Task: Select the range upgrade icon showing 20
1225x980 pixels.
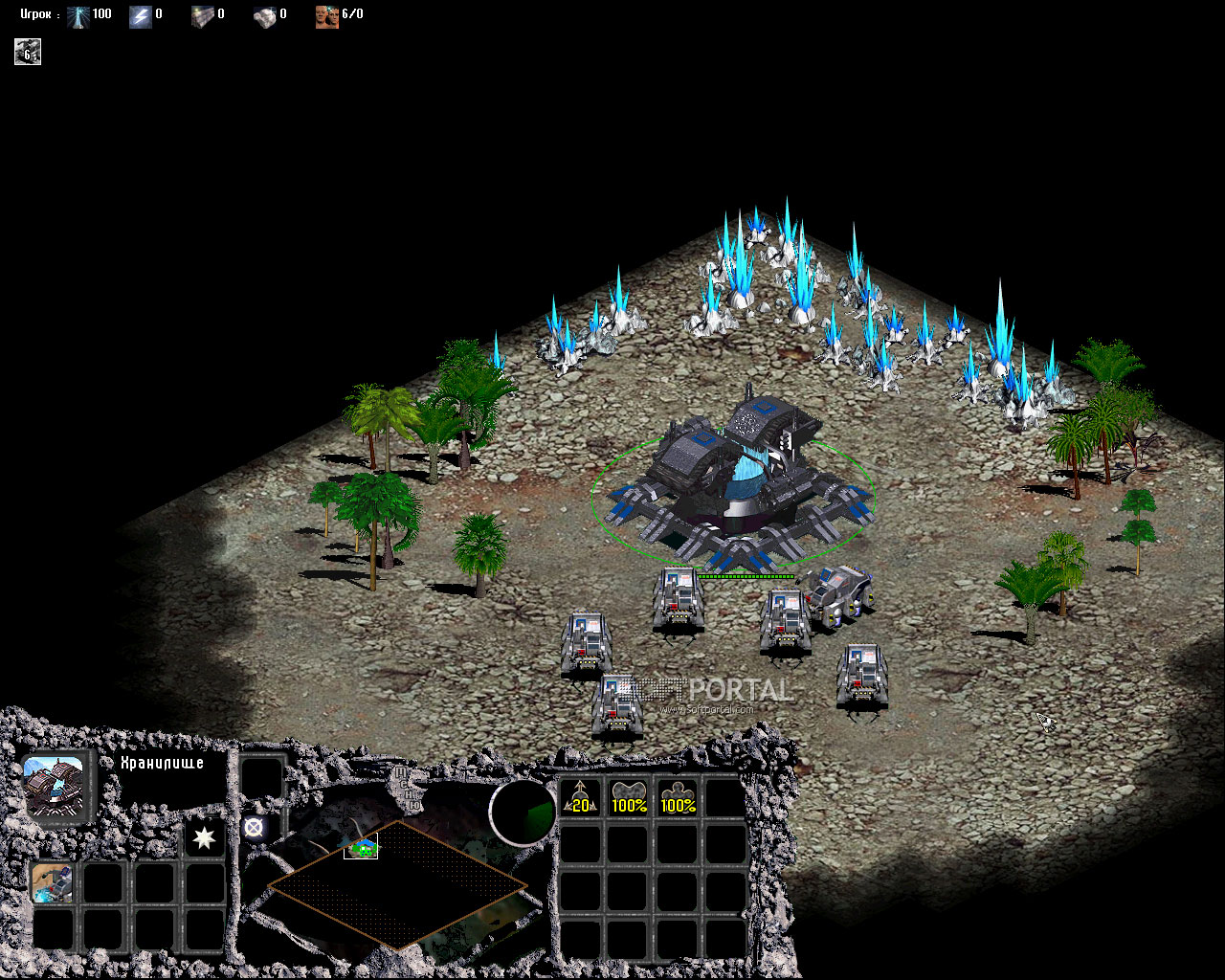Action: click(580, 798)
